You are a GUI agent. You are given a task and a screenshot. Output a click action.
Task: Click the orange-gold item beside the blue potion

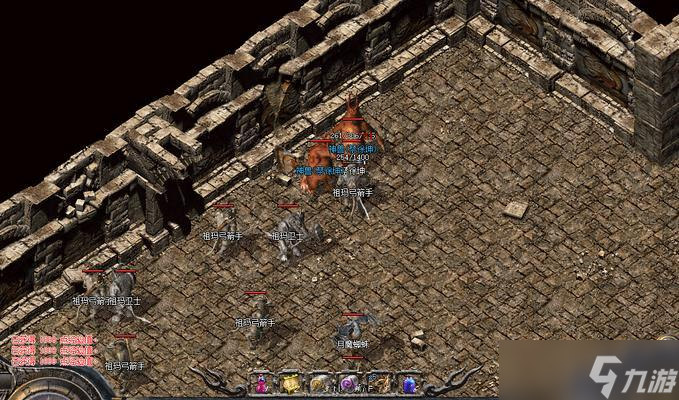pyautogui.click(x=379, y=383)
